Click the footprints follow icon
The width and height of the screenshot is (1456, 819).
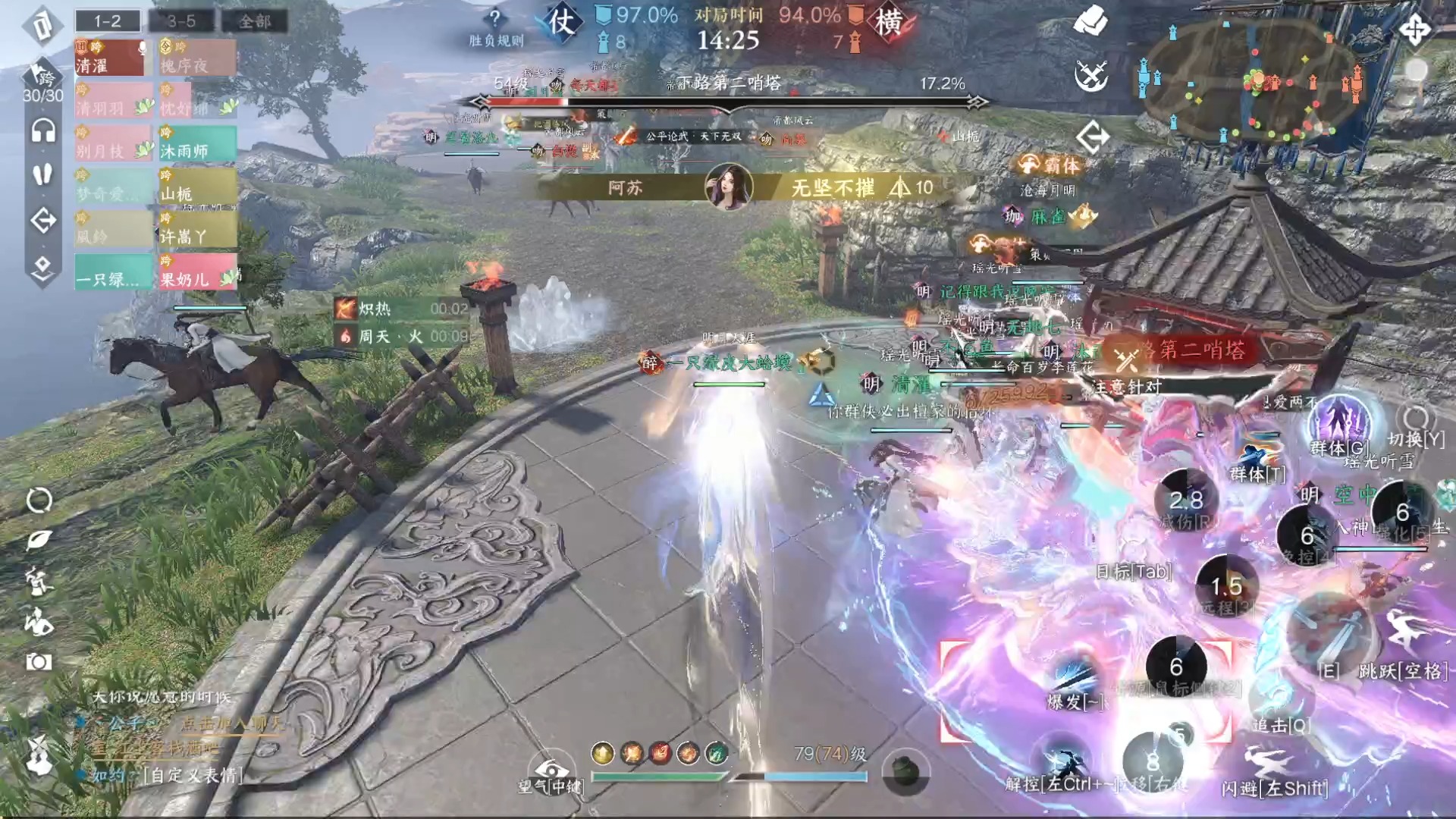pos(43,174)
